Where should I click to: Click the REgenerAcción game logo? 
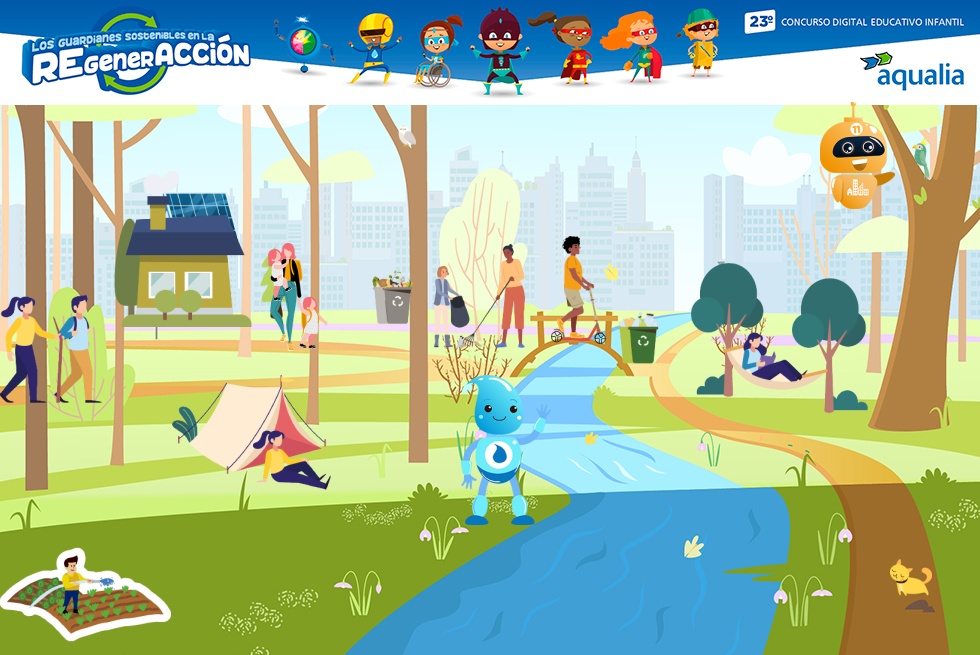[137, 55]
